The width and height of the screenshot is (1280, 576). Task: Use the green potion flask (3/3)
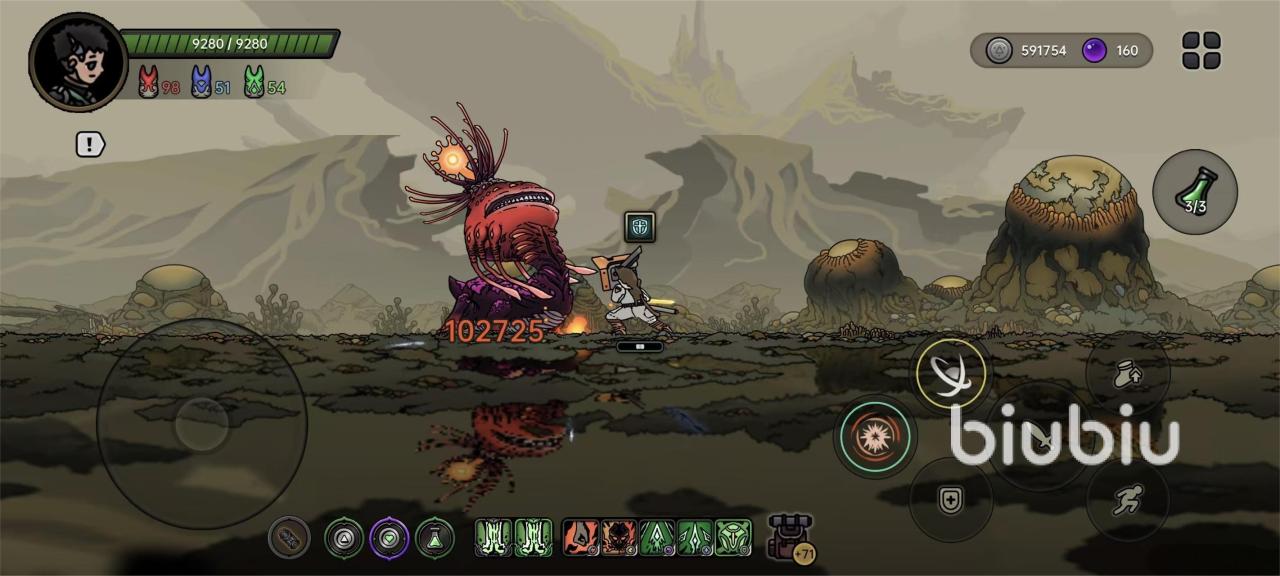[x=1195, y=191]
